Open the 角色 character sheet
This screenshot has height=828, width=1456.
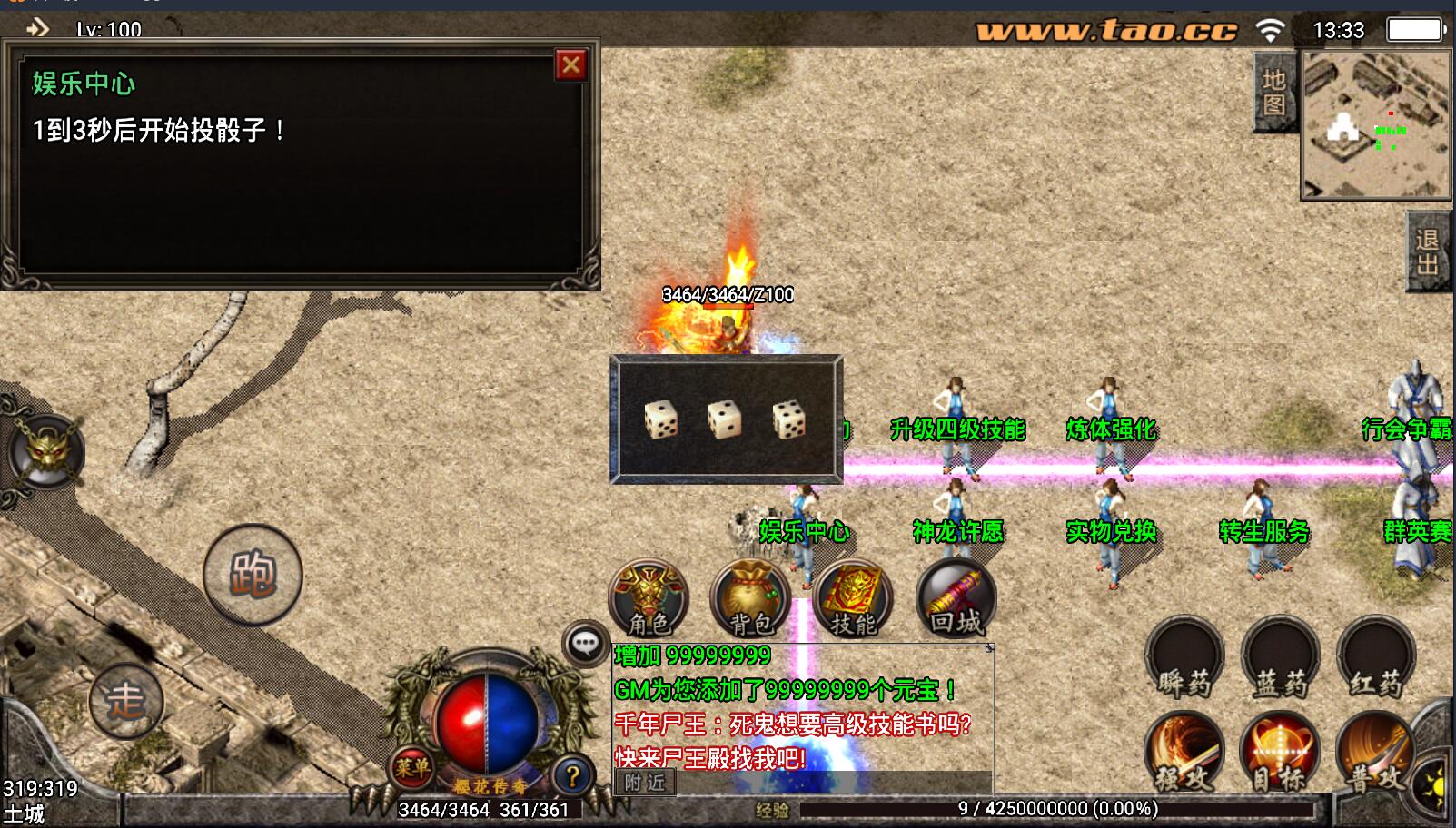[649, 599]
